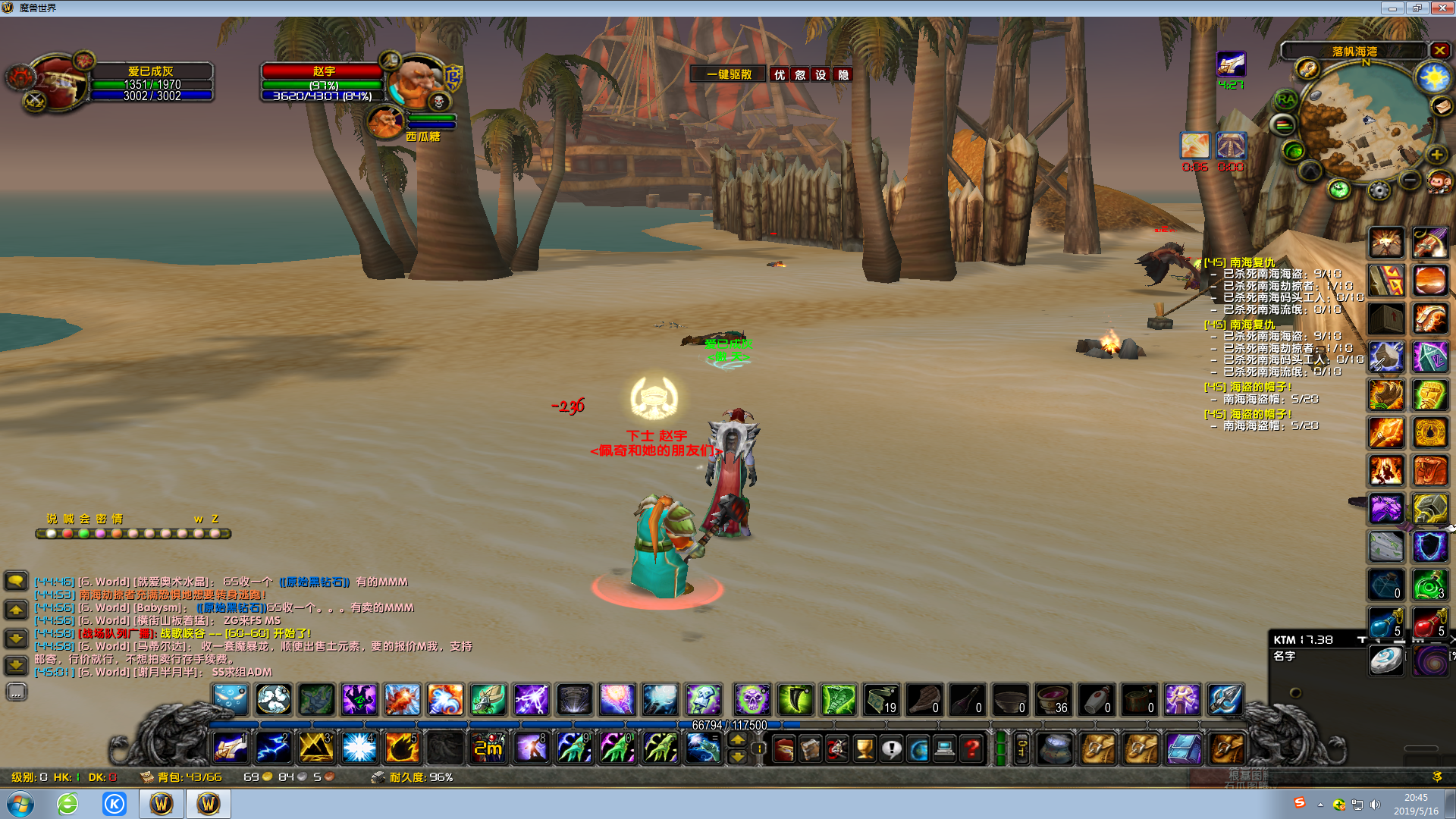This screenshot has height=819, width=1456.
Task: Zoom out the minimap with minus button
Action: click(x=1410, y=180)
